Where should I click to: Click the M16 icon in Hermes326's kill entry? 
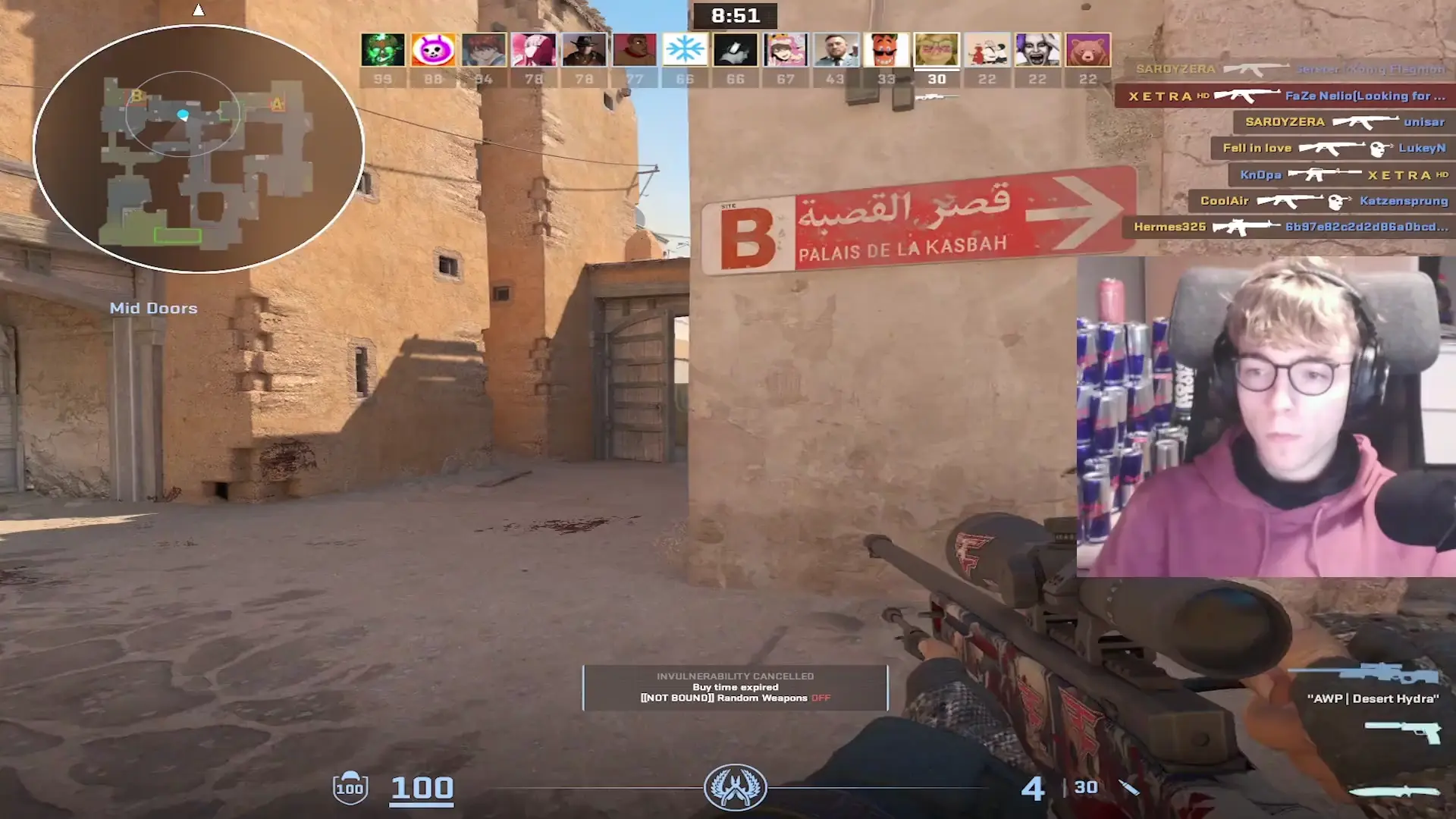point(1242,228)
